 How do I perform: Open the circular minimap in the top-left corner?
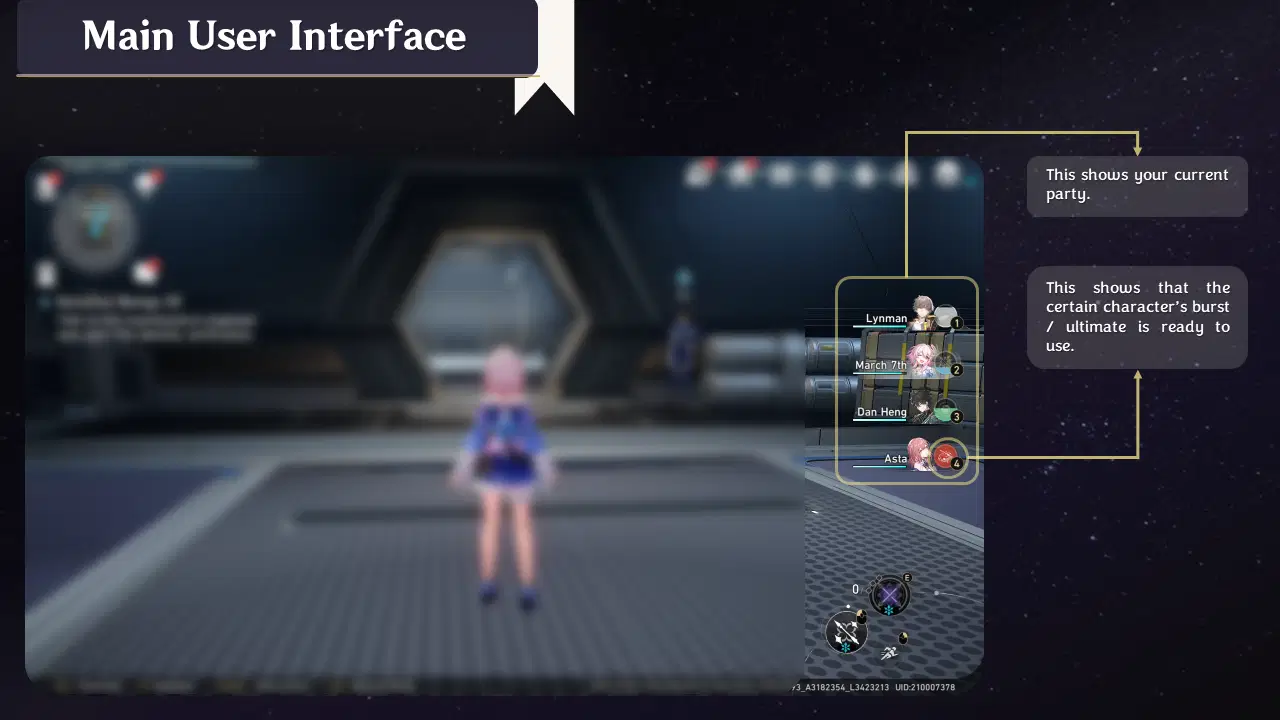[x=96, y=228]
